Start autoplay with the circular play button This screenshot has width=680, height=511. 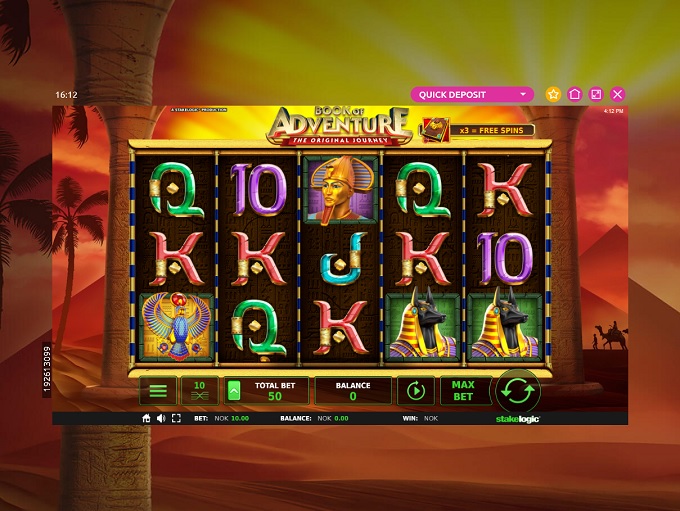click(x=416, y=391)
